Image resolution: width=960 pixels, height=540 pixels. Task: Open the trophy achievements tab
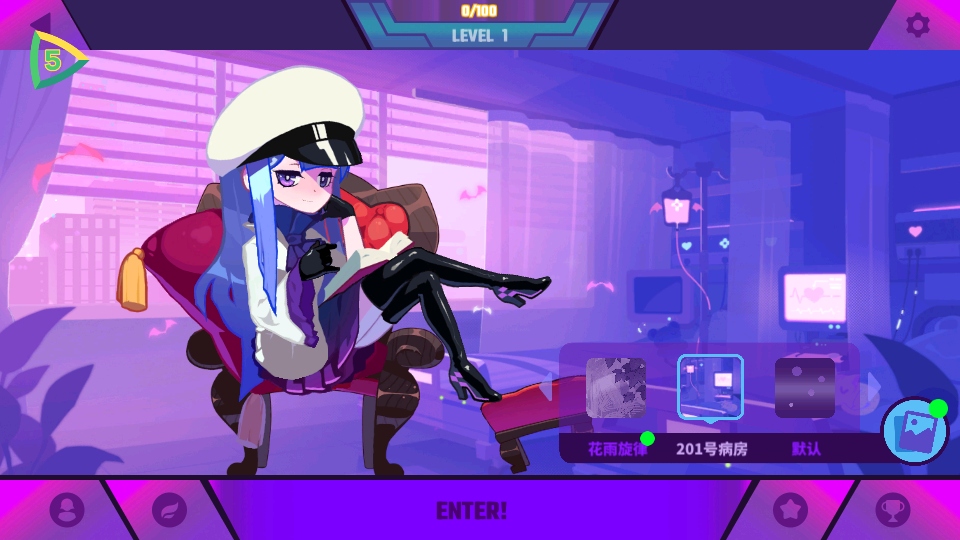pos(893,510)
